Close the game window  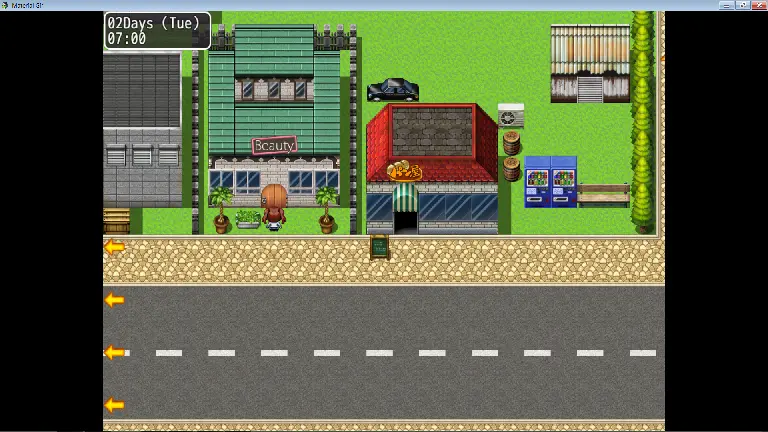tap(759, 5)
